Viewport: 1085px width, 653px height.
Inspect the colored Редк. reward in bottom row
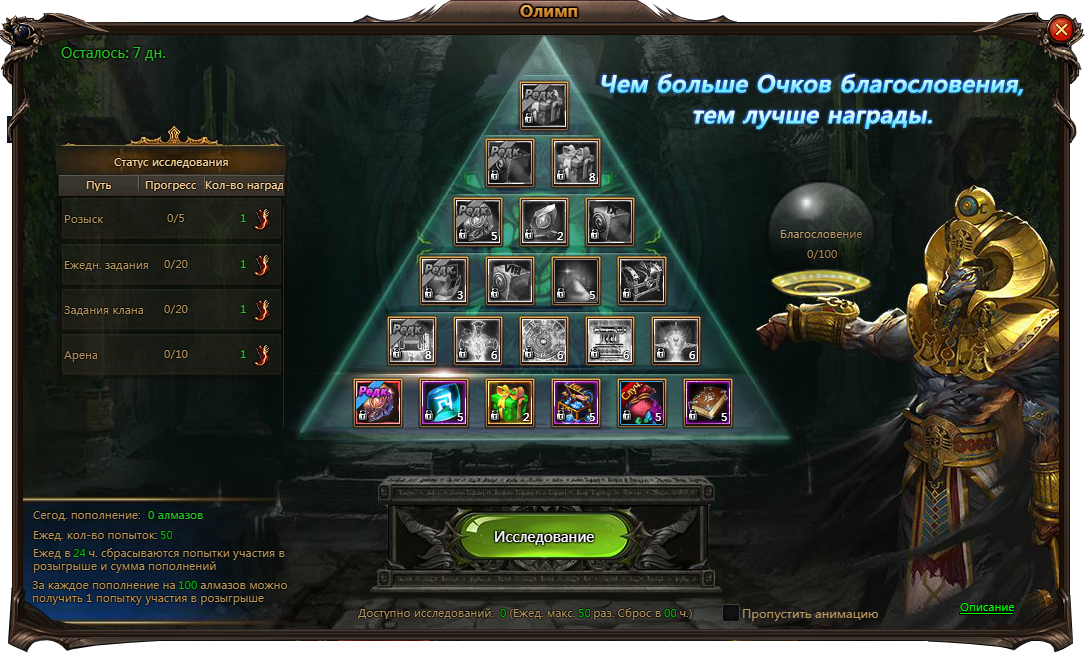click(x=378, y=403)
